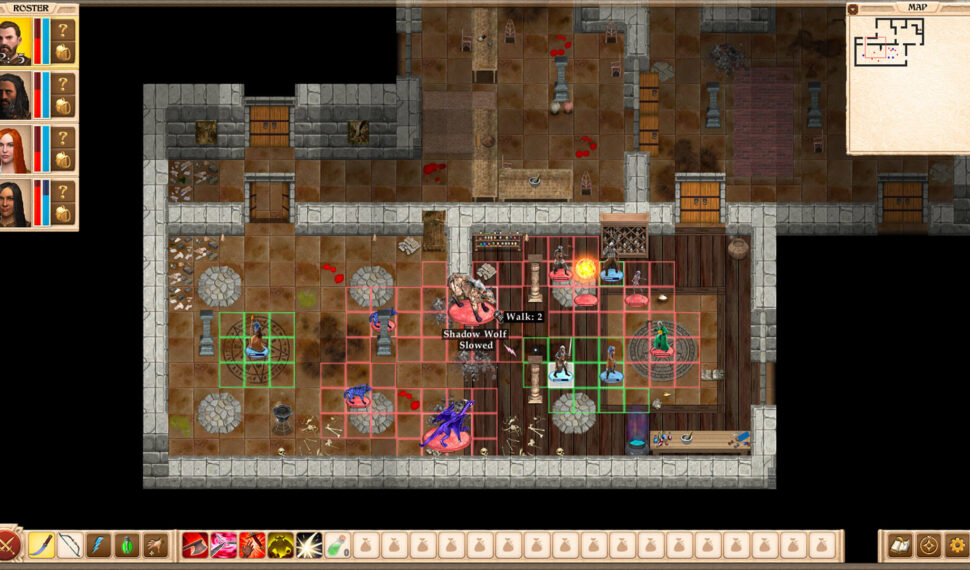Activate the blue lightning bolt action

coord(98,545)
